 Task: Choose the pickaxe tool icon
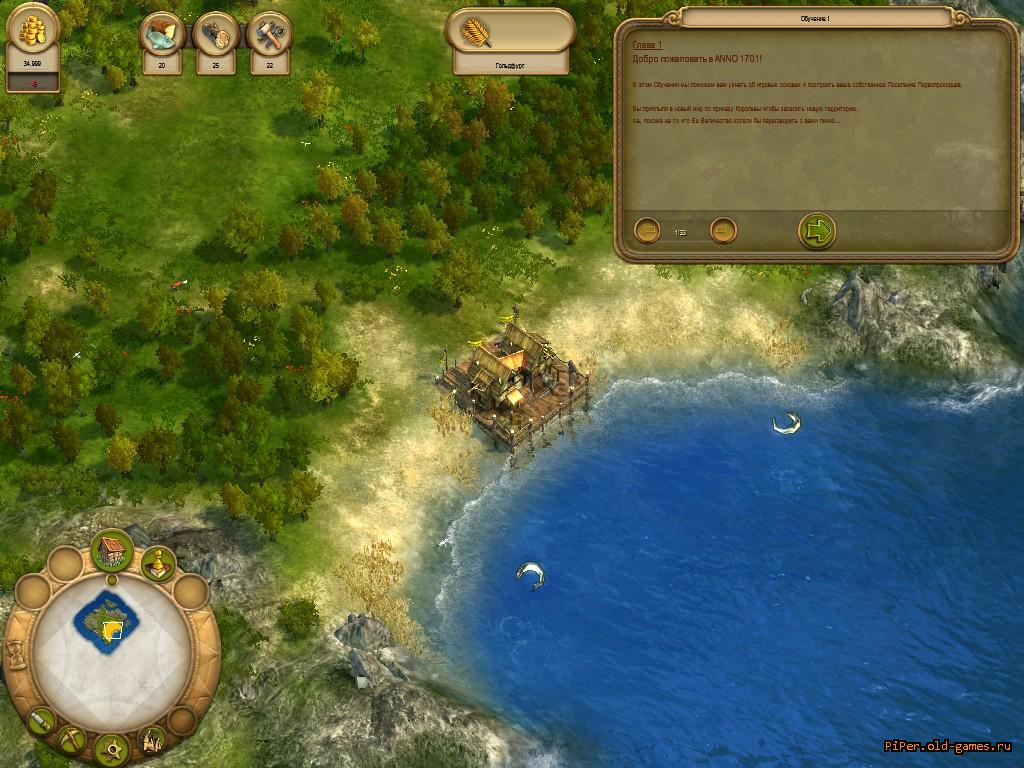72,740
